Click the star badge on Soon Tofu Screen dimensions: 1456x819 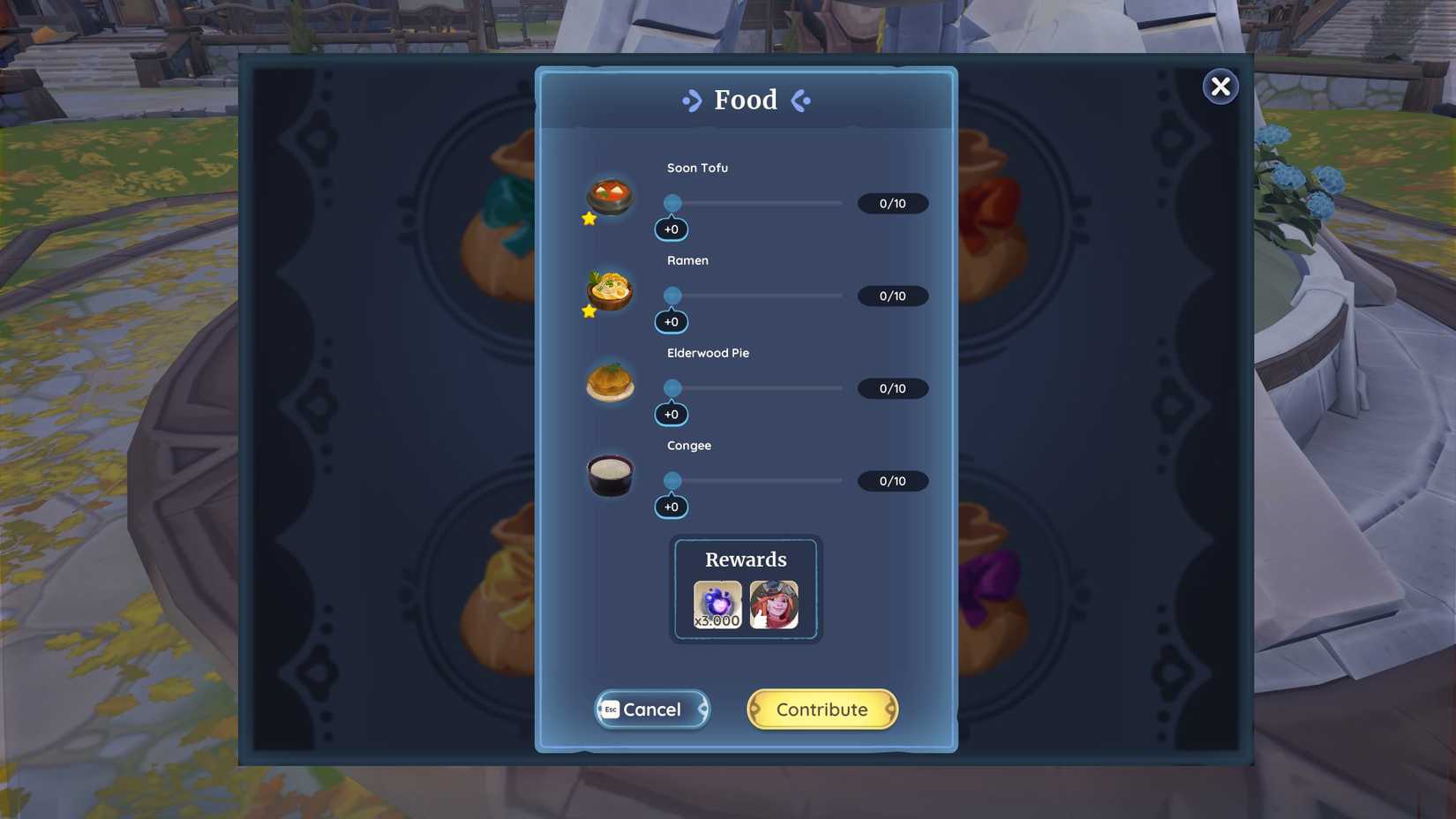click(x=588, y=219)
